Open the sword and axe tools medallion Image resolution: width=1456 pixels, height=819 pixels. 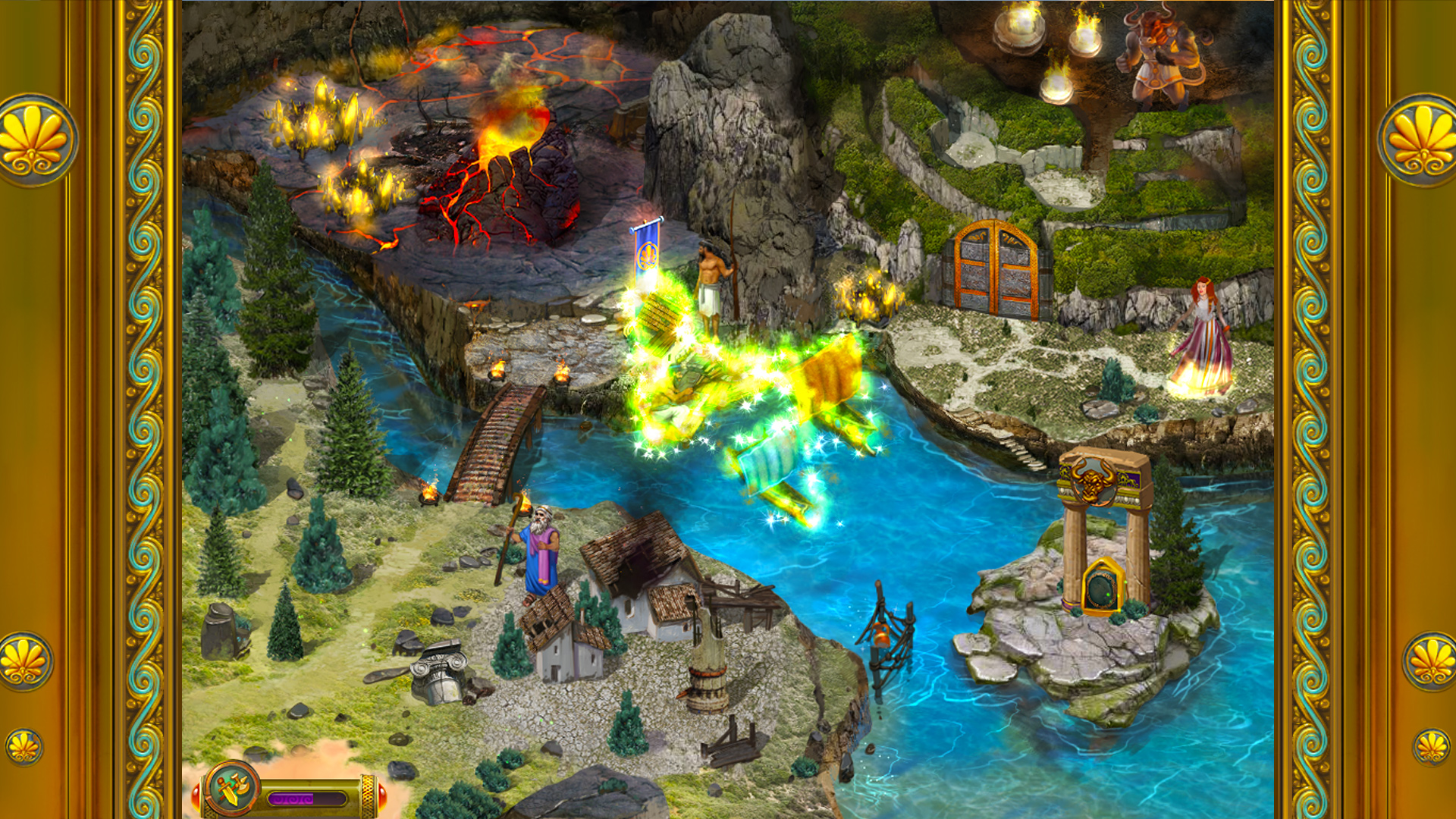pos(231,789)
